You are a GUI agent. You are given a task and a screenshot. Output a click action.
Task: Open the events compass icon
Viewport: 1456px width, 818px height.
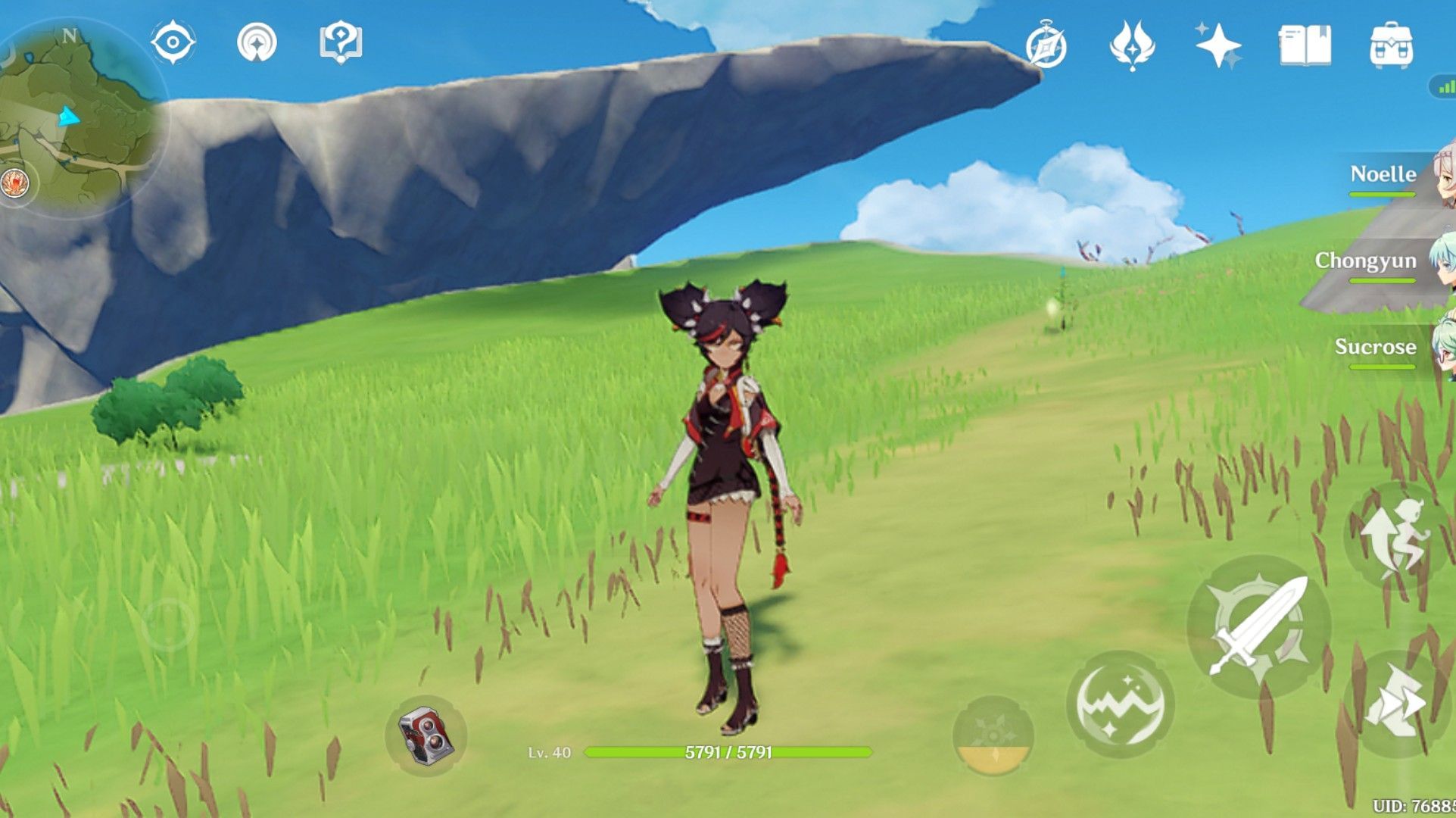click(1046, 46)
